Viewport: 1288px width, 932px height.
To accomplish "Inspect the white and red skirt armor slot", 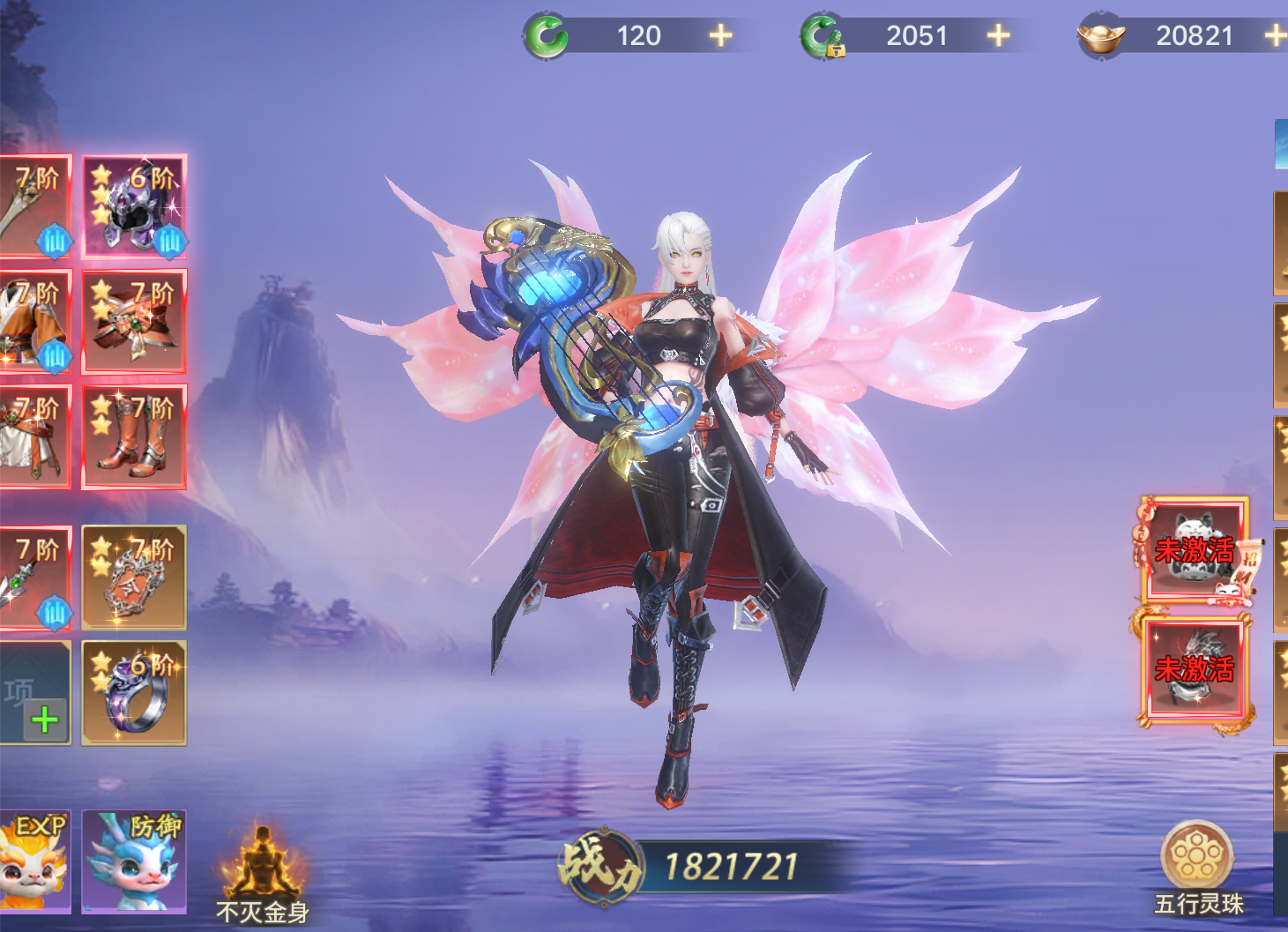I will point(34,436).
